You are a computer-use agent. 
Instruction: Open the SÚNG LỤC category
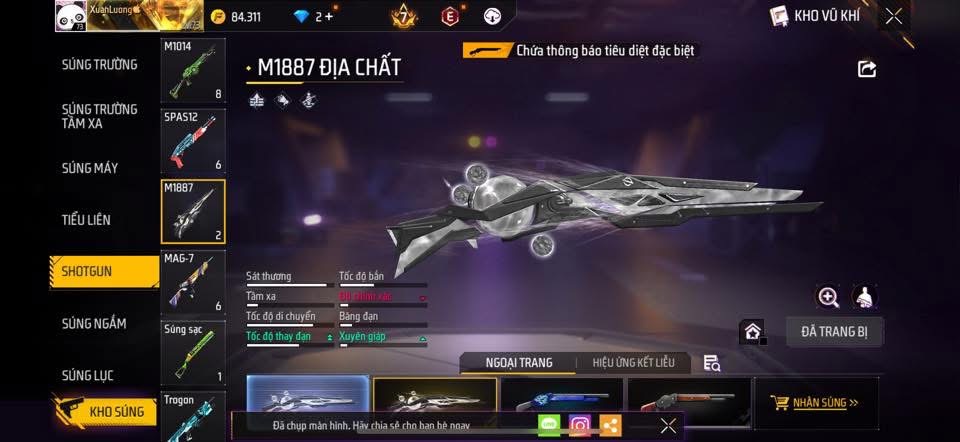[x=87, y=376]
